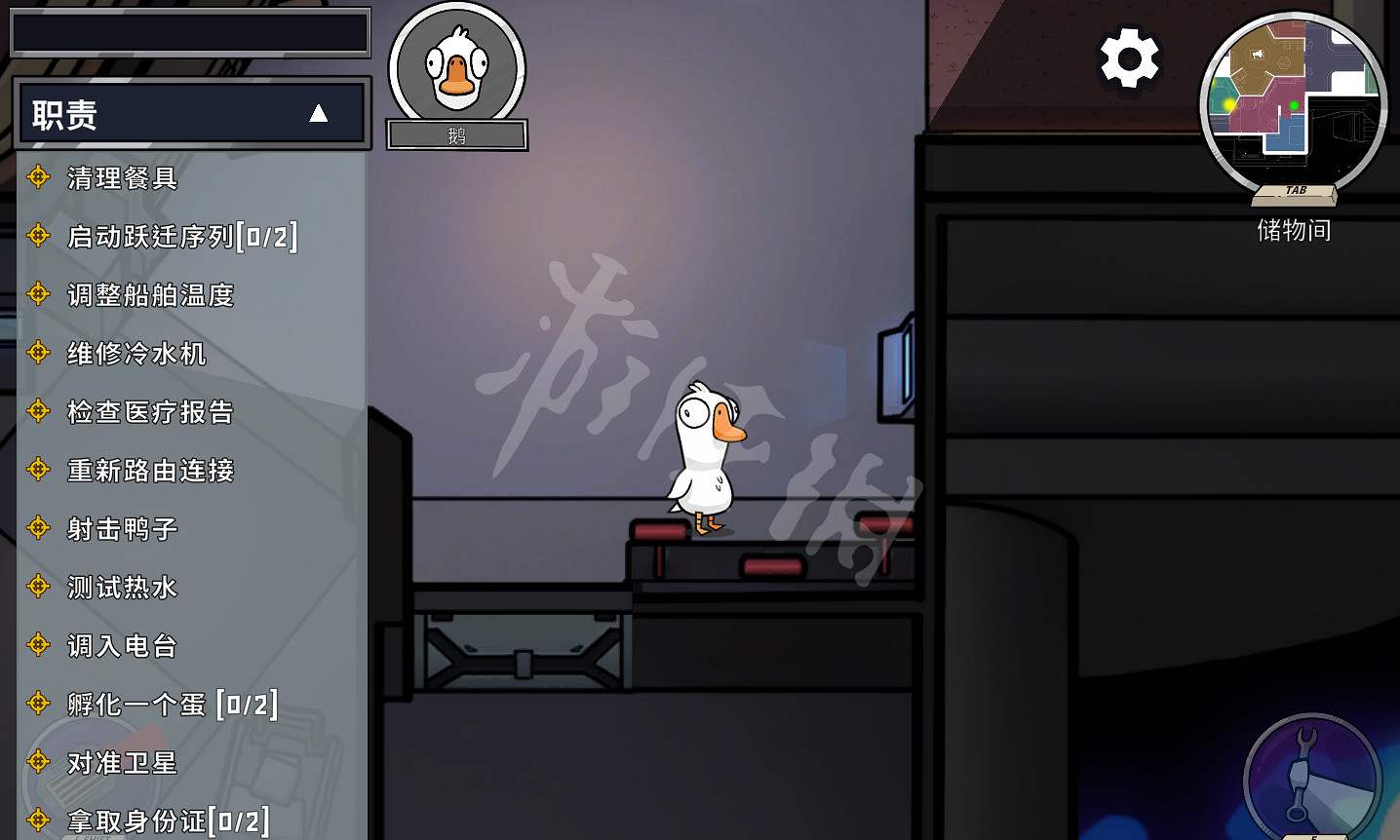Screen dimensions: 1400x840
Task: Click the crosshair icon beside 清理餐具
Action: 39,177
